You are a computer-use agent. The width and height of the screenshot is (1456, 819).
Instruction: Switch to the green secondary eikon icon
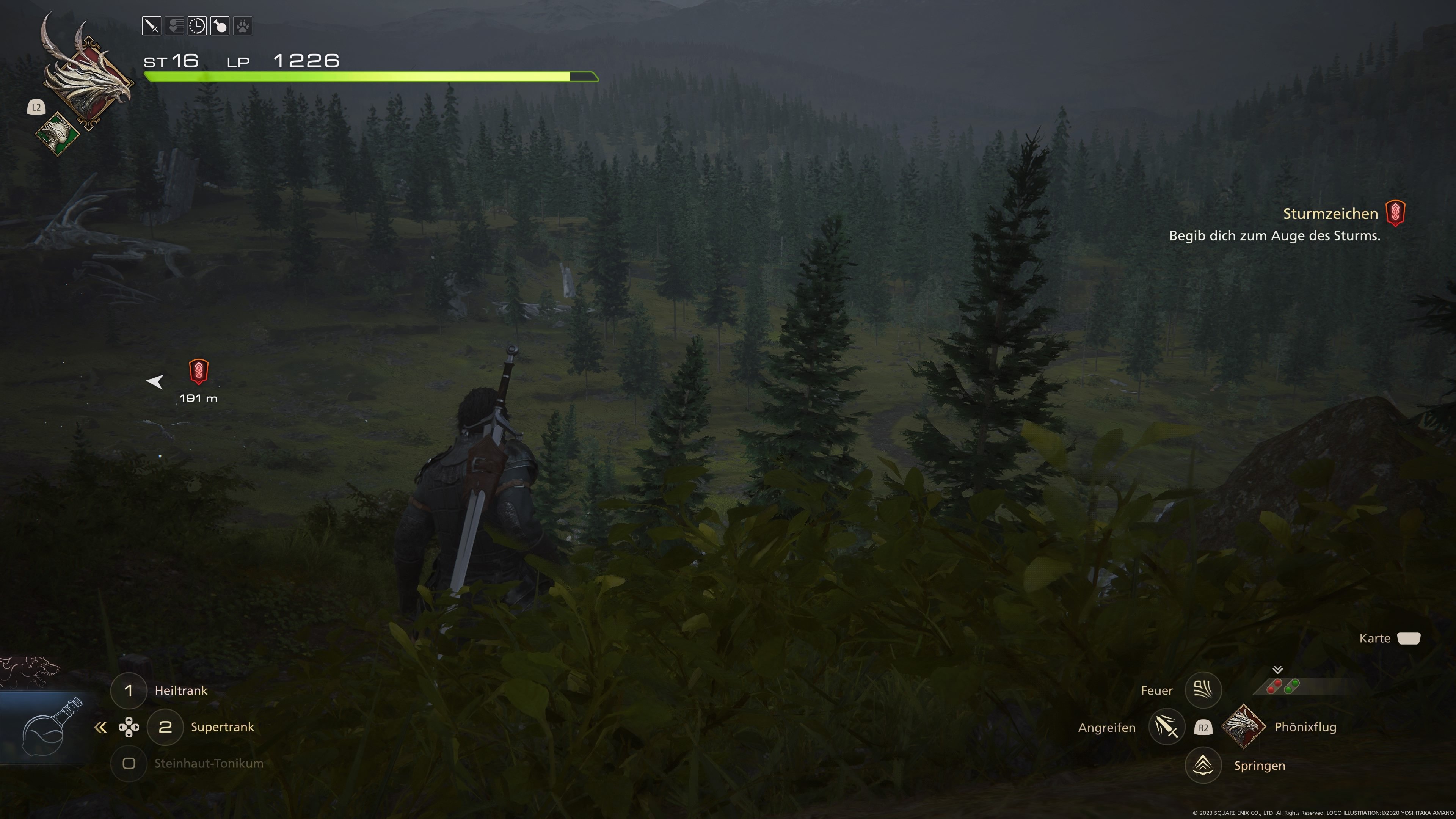tap(58, 134)
